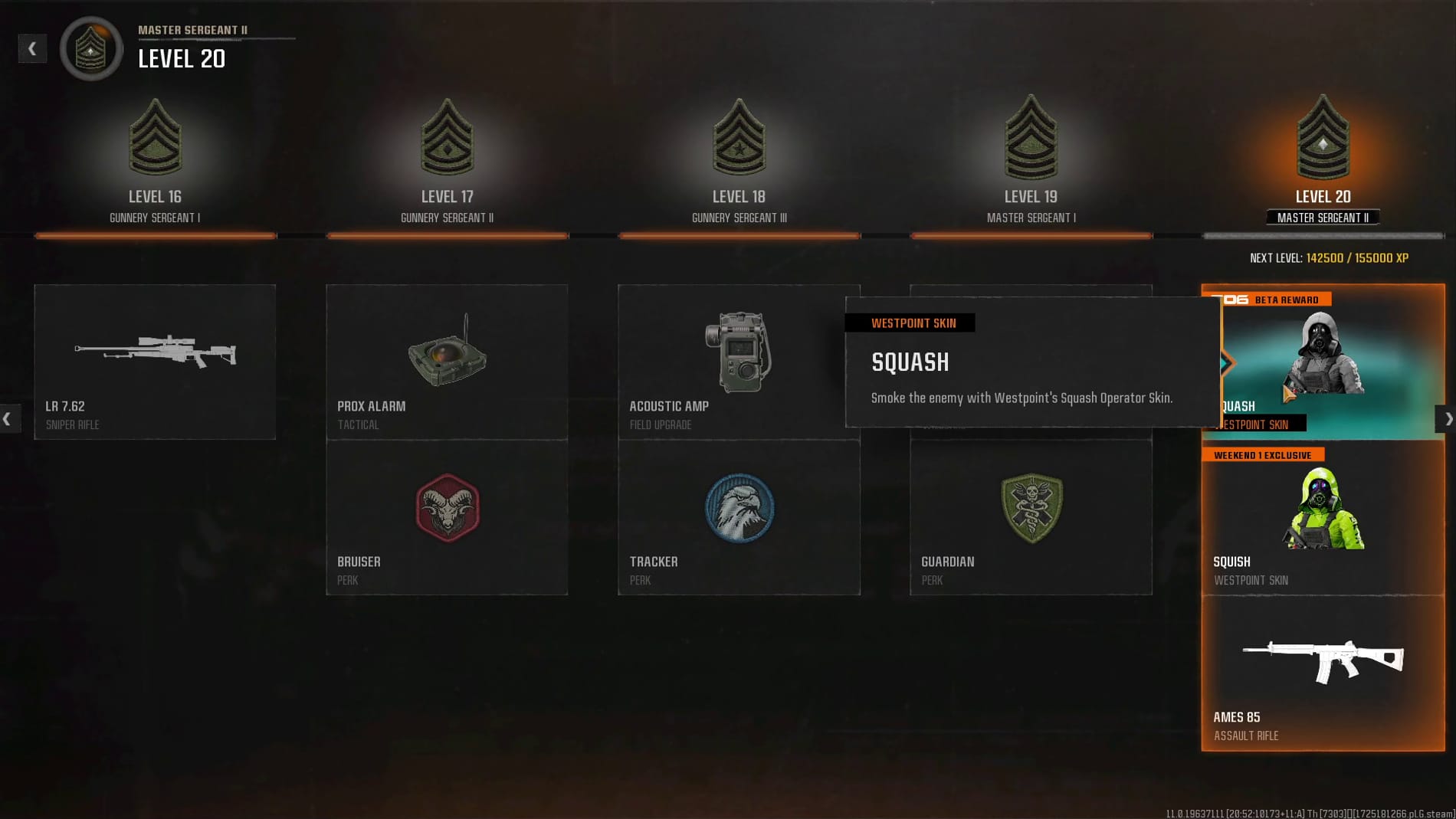
Task: View the Guardian perk reward
Action: [x=1031, y=518]
